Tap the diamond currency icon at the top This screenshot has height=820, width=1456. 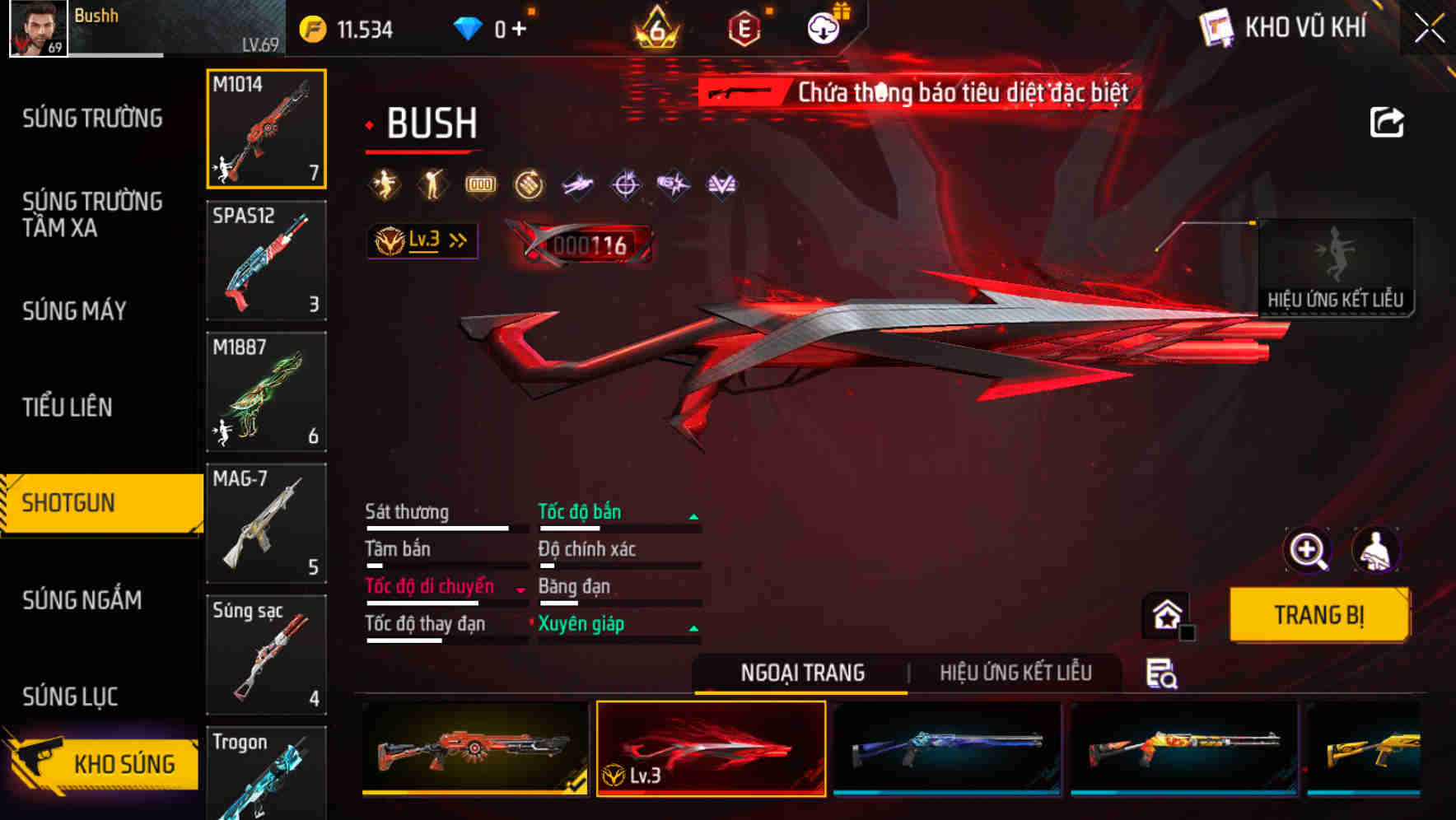pyautogui.click(x=469, y=26)
